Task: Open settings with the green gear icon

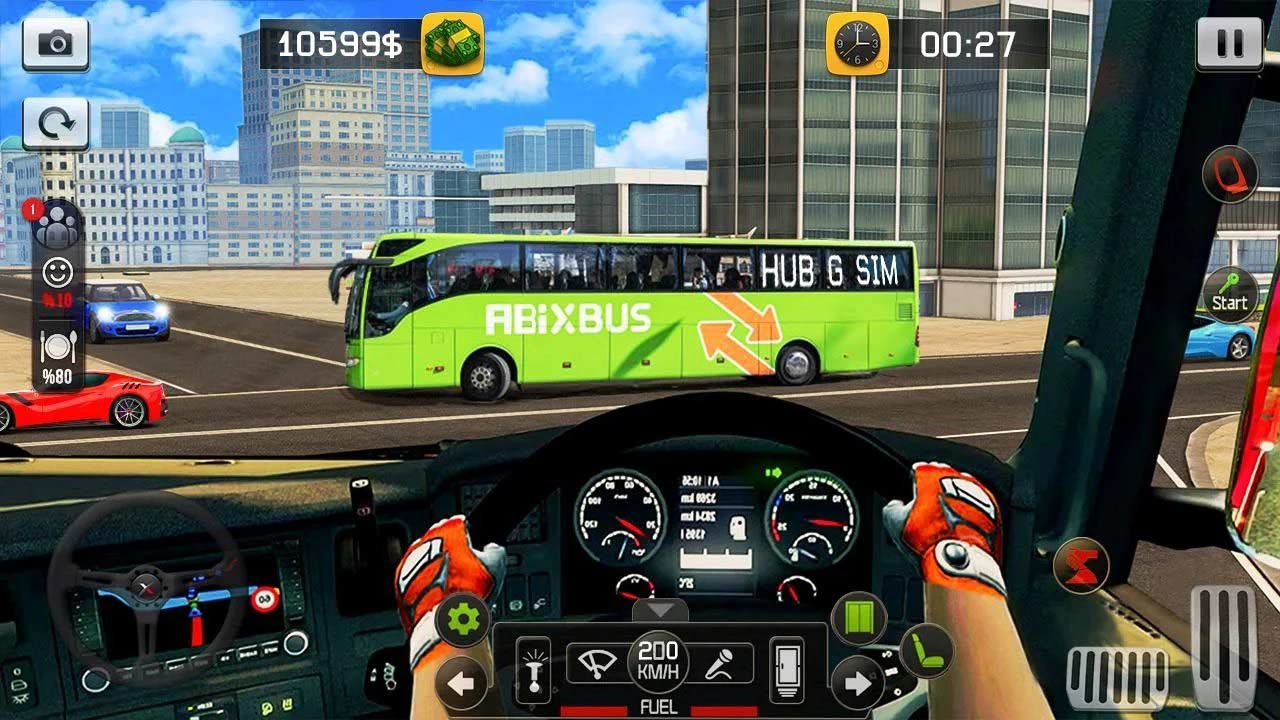Action: pyautogui.click(x=463, y=620)
